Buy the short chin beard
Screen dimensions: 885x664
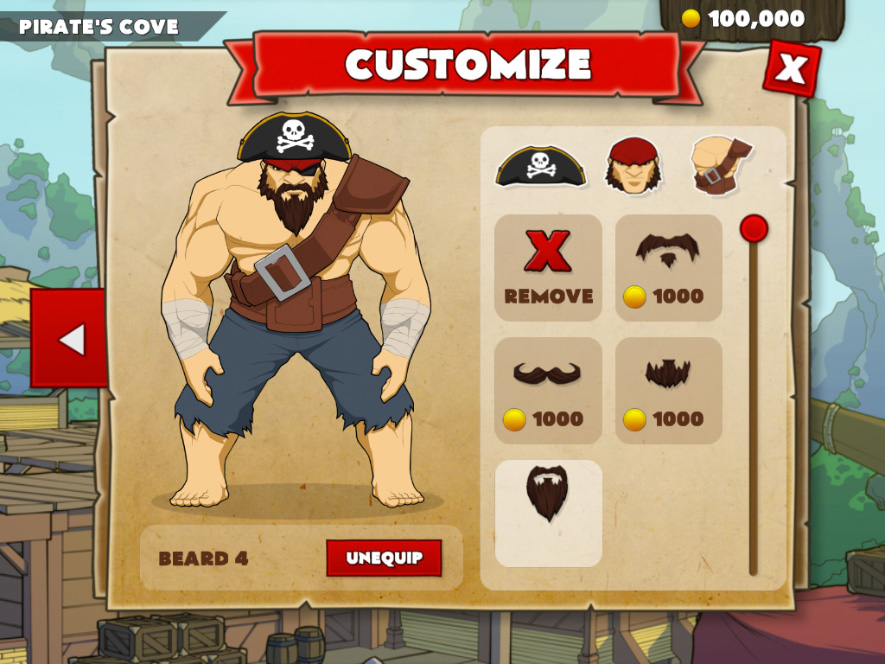click(668, 391)
